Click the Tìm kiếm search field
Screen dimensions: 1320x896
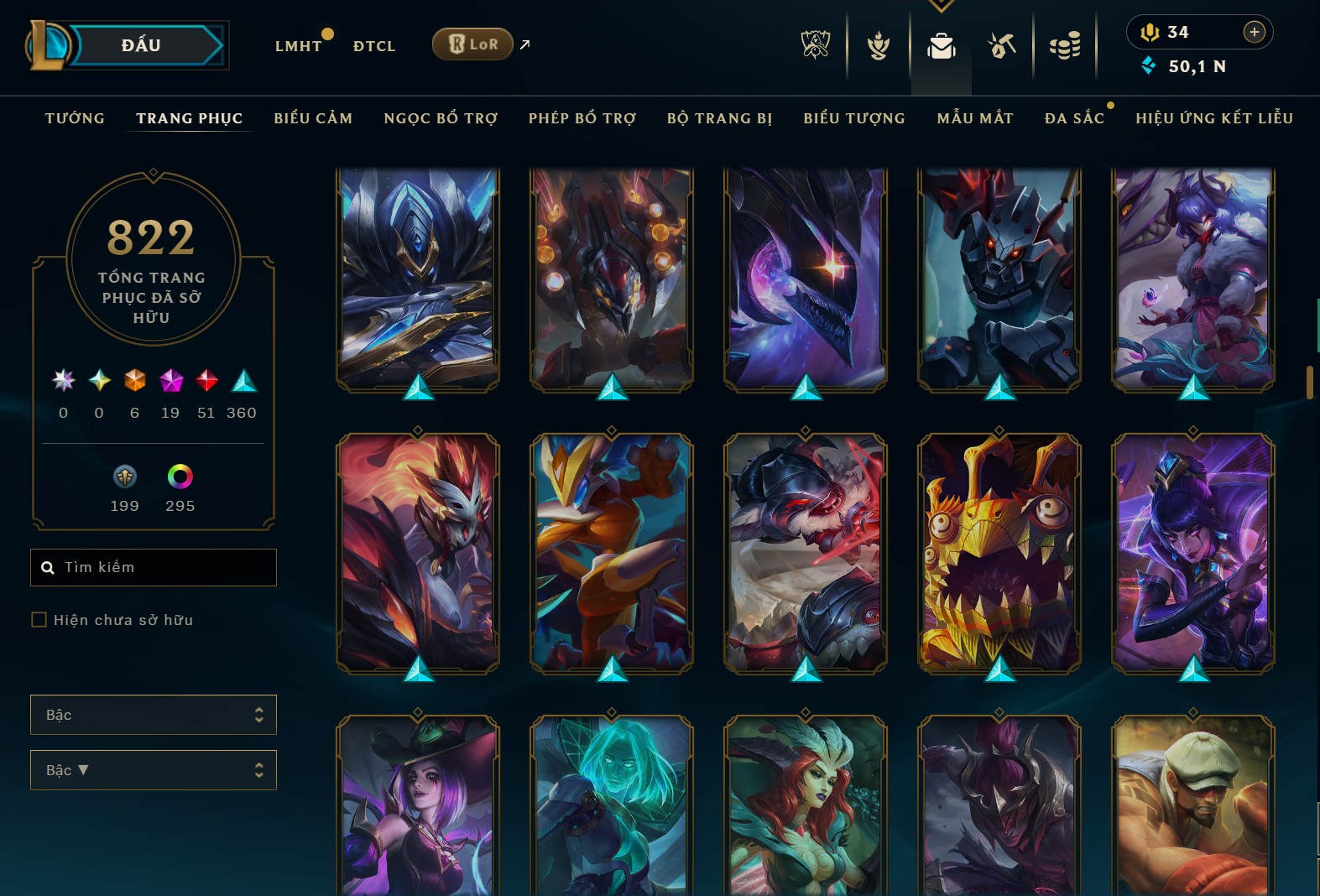coord(159,568)
